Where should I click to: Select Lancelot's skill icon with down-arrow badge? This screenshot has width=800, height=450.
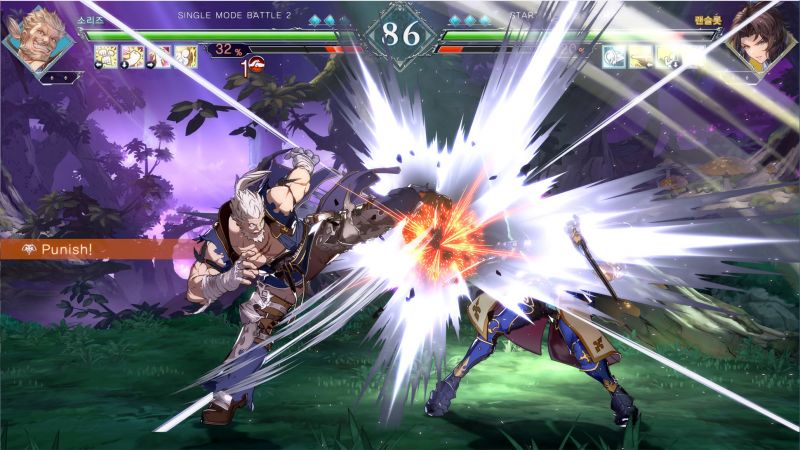(668, 57)
